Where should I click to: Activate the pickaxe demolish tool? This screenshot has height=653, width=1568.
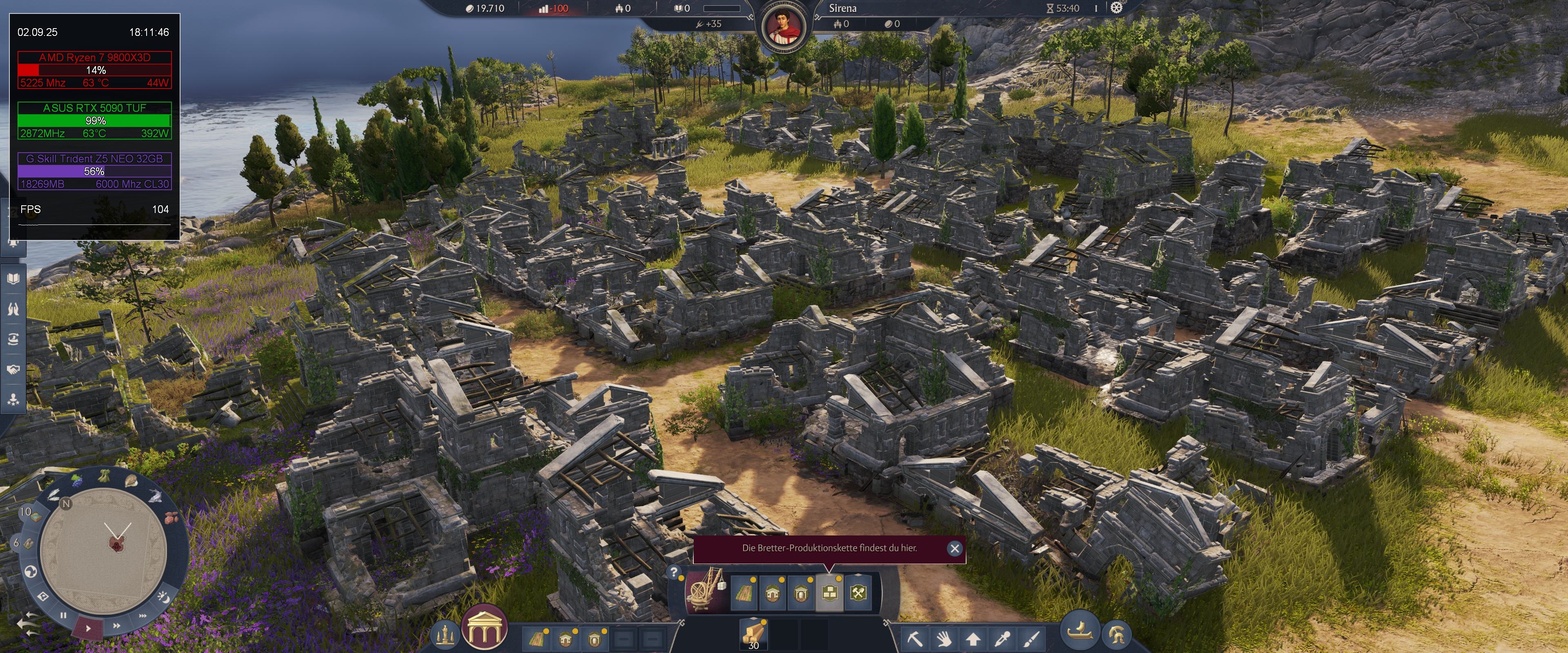click(915, 639)
